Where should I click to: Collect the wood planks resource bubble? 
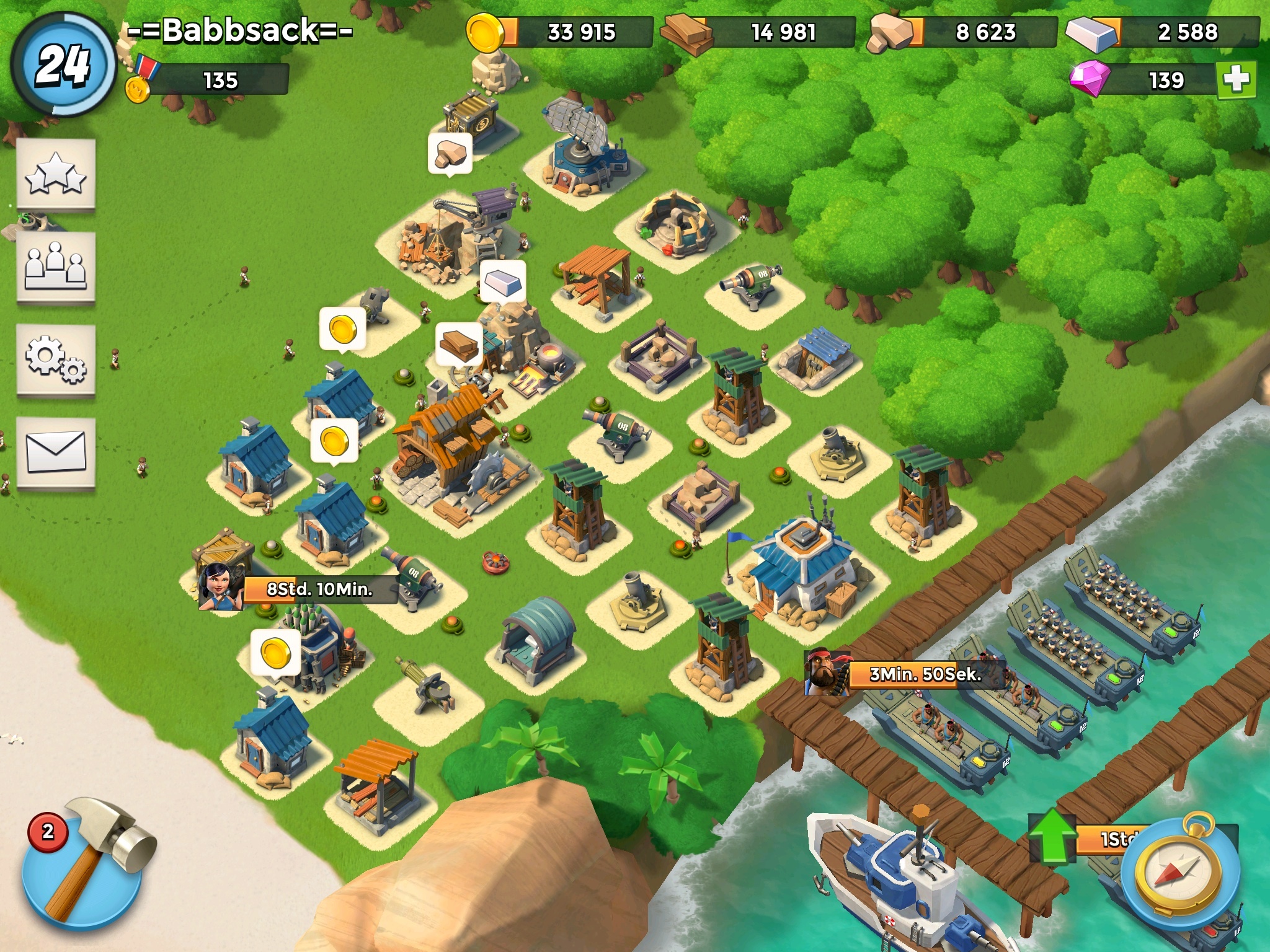click(459, 344)
